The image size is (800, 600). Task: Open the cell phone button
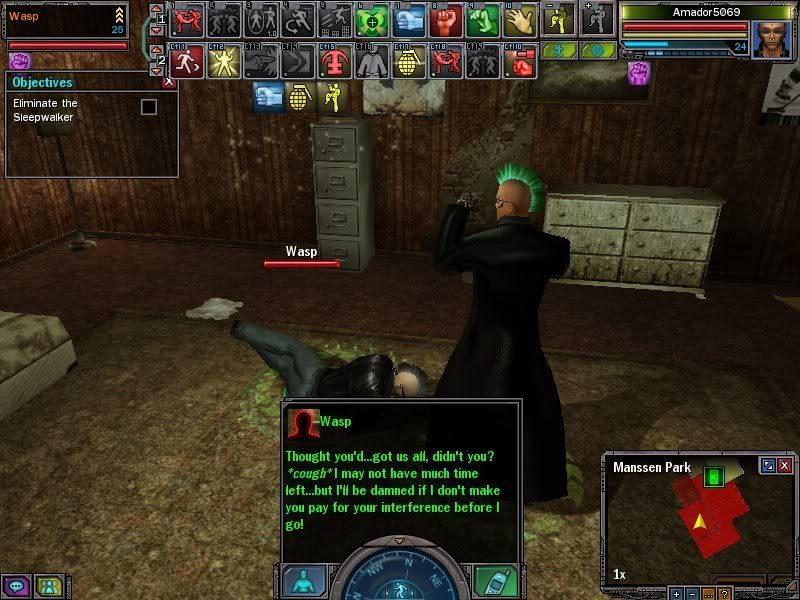coord(497,581)
